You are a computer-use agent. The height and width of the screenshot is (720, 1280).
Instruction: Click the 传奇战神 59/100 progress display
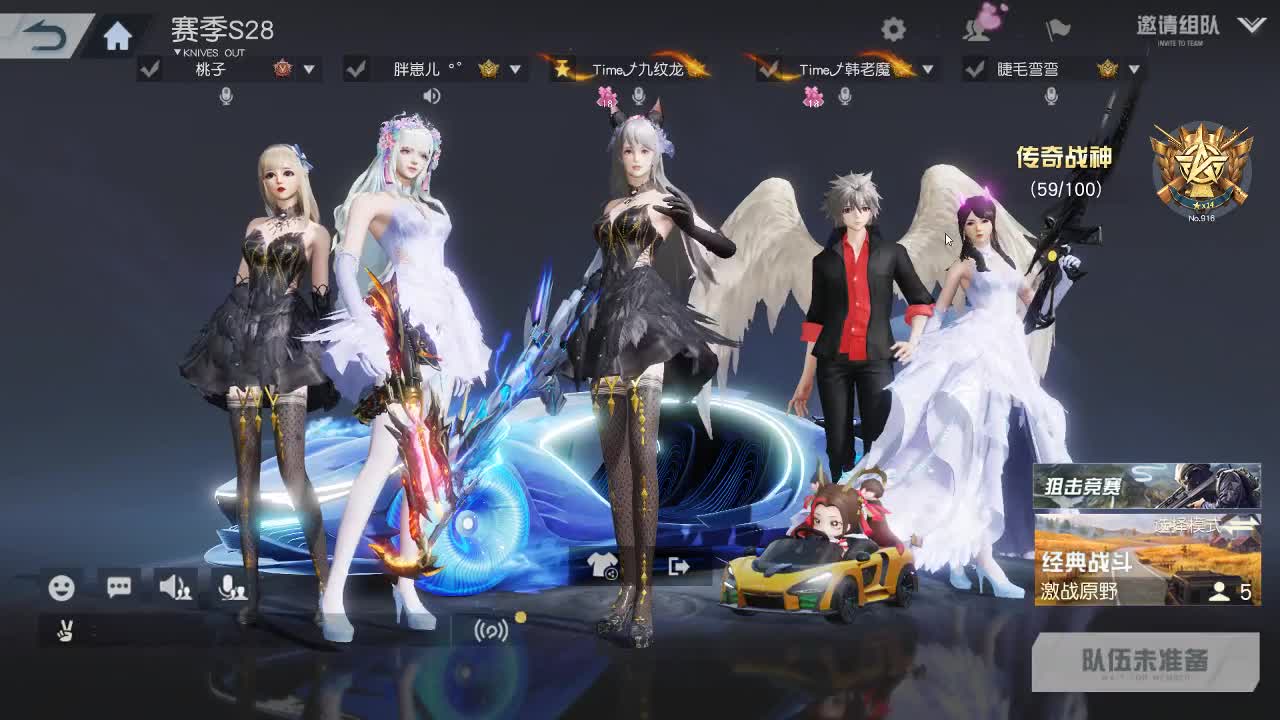pos(1063,170)
